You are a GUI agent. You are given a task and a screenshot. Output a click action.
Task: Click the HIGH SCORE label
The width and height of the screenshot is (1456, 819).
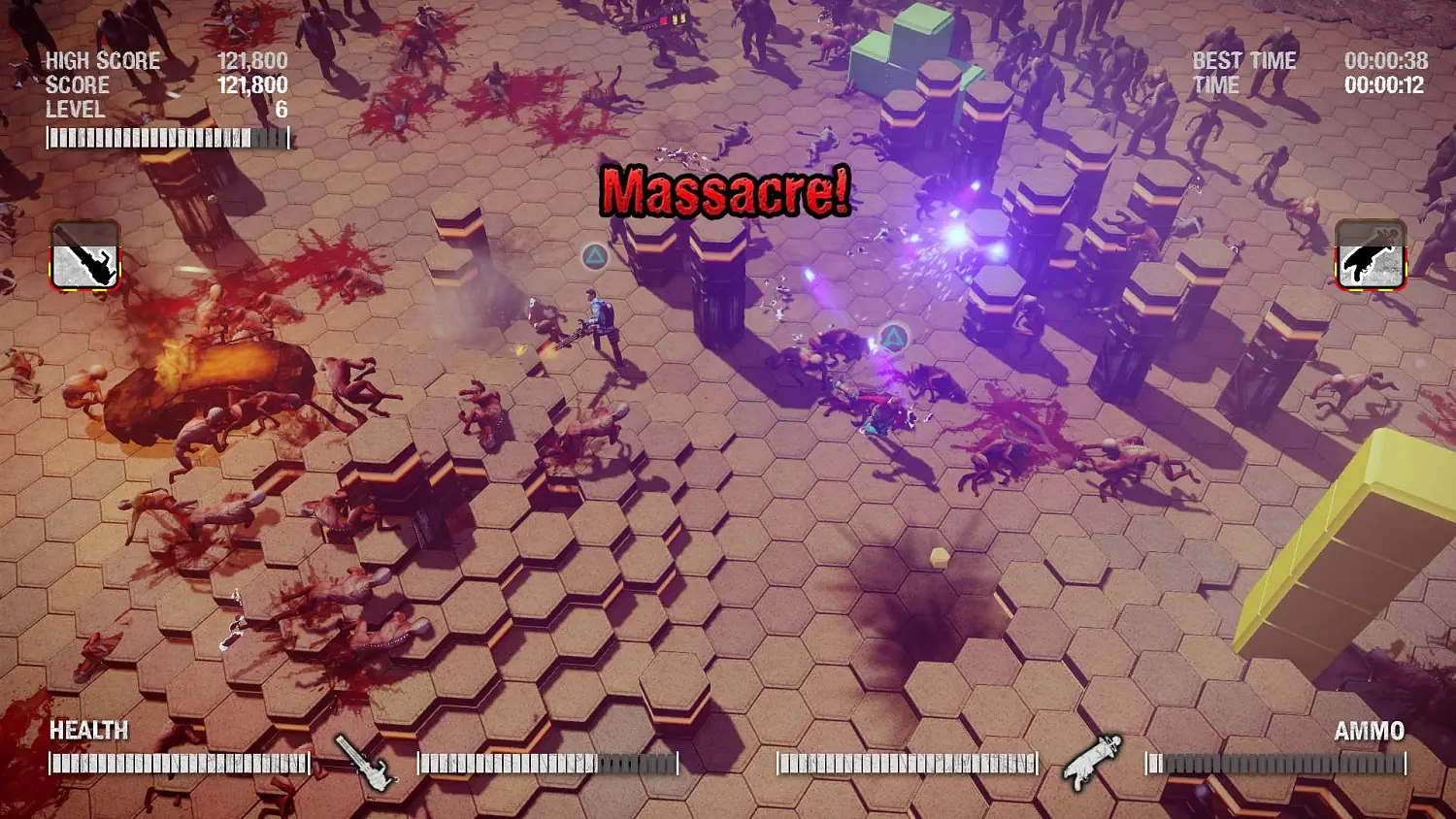tap(102, 60)
